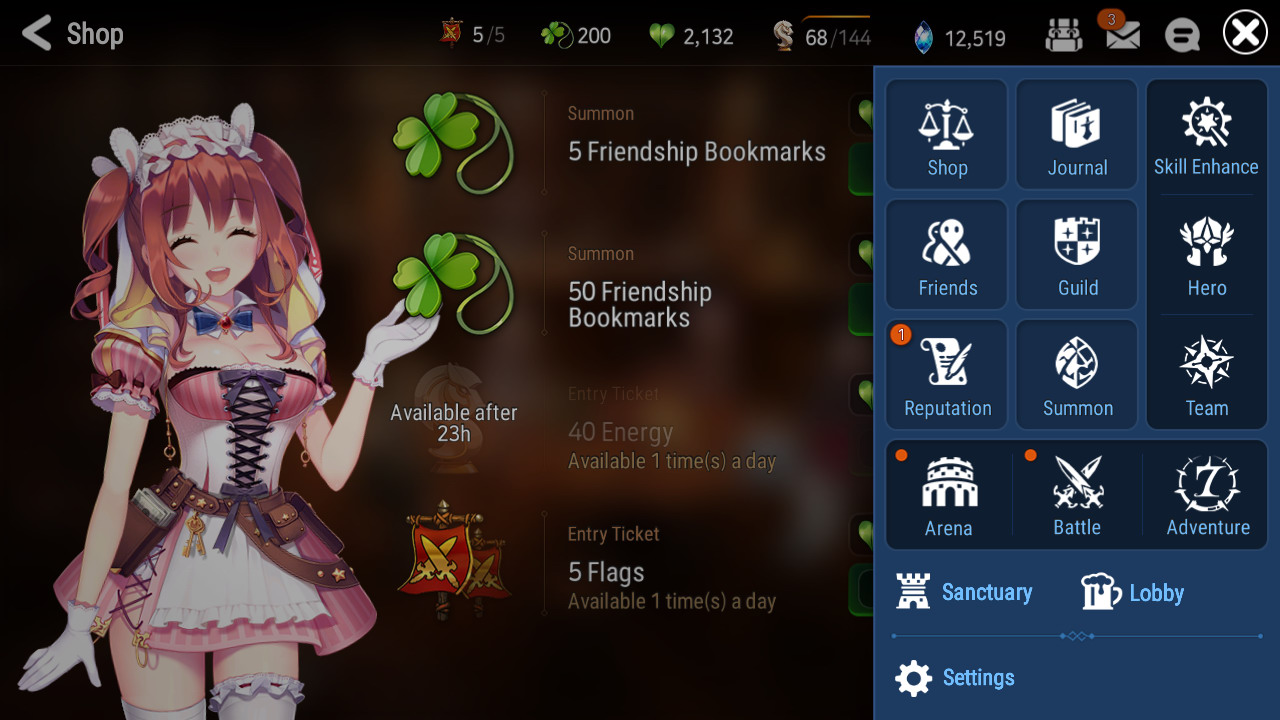The image size is (1280, 720).
Task: Return to the Lobby
Action: (1133, 593)
